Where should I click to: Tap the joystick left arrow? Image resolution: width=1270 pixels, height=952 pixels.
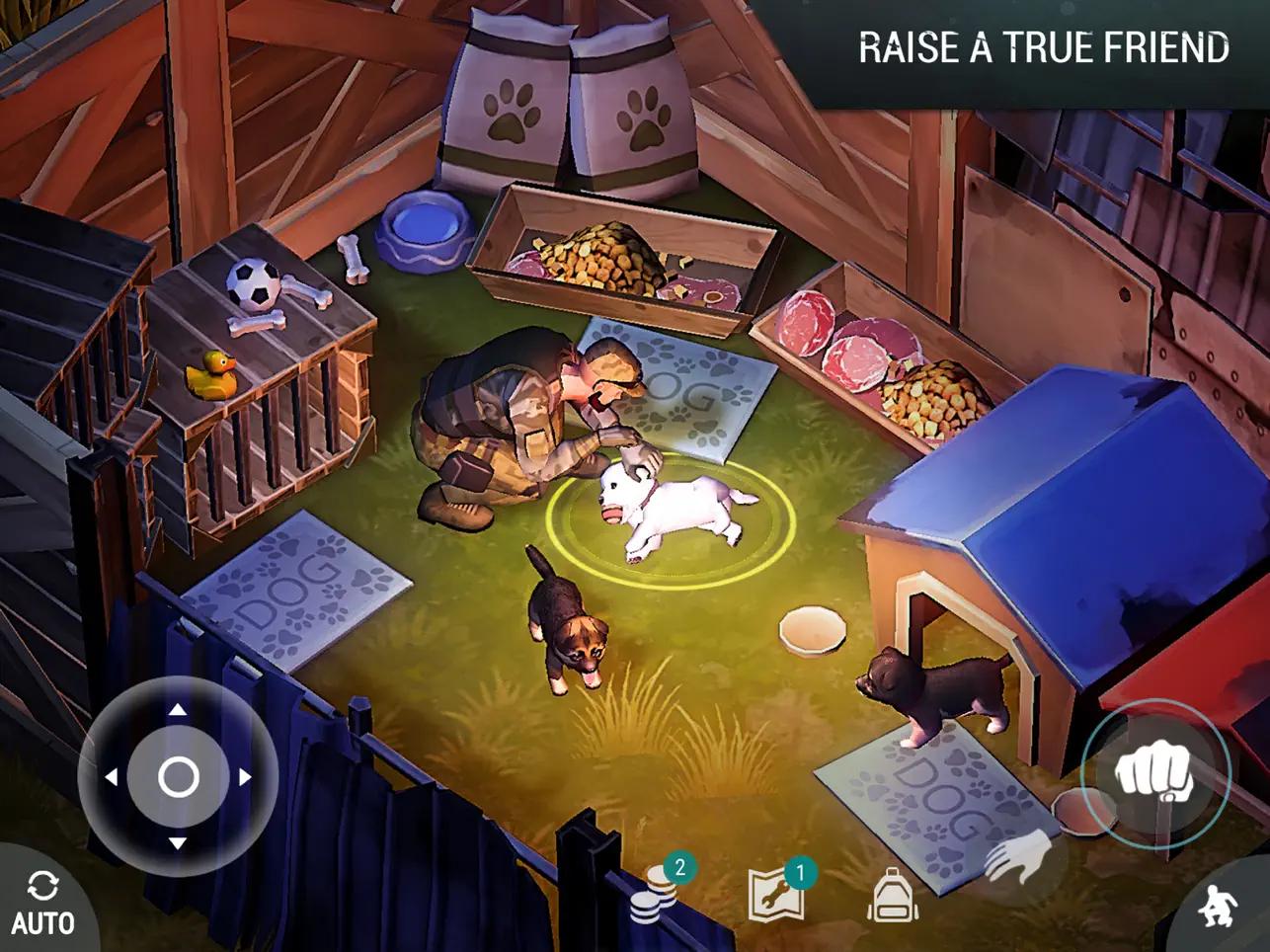pos(111,777)
